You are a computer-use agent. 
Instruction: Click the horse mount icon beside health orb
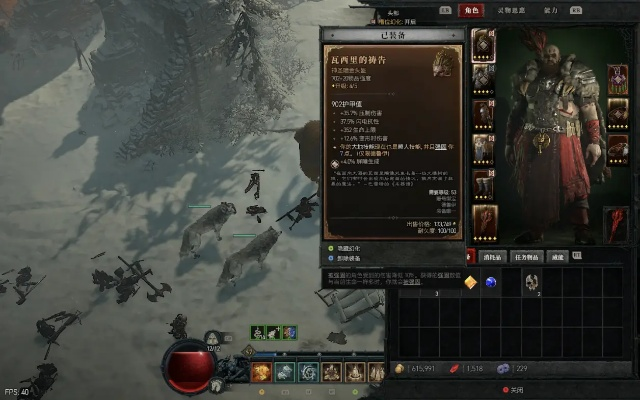(216, 384)
